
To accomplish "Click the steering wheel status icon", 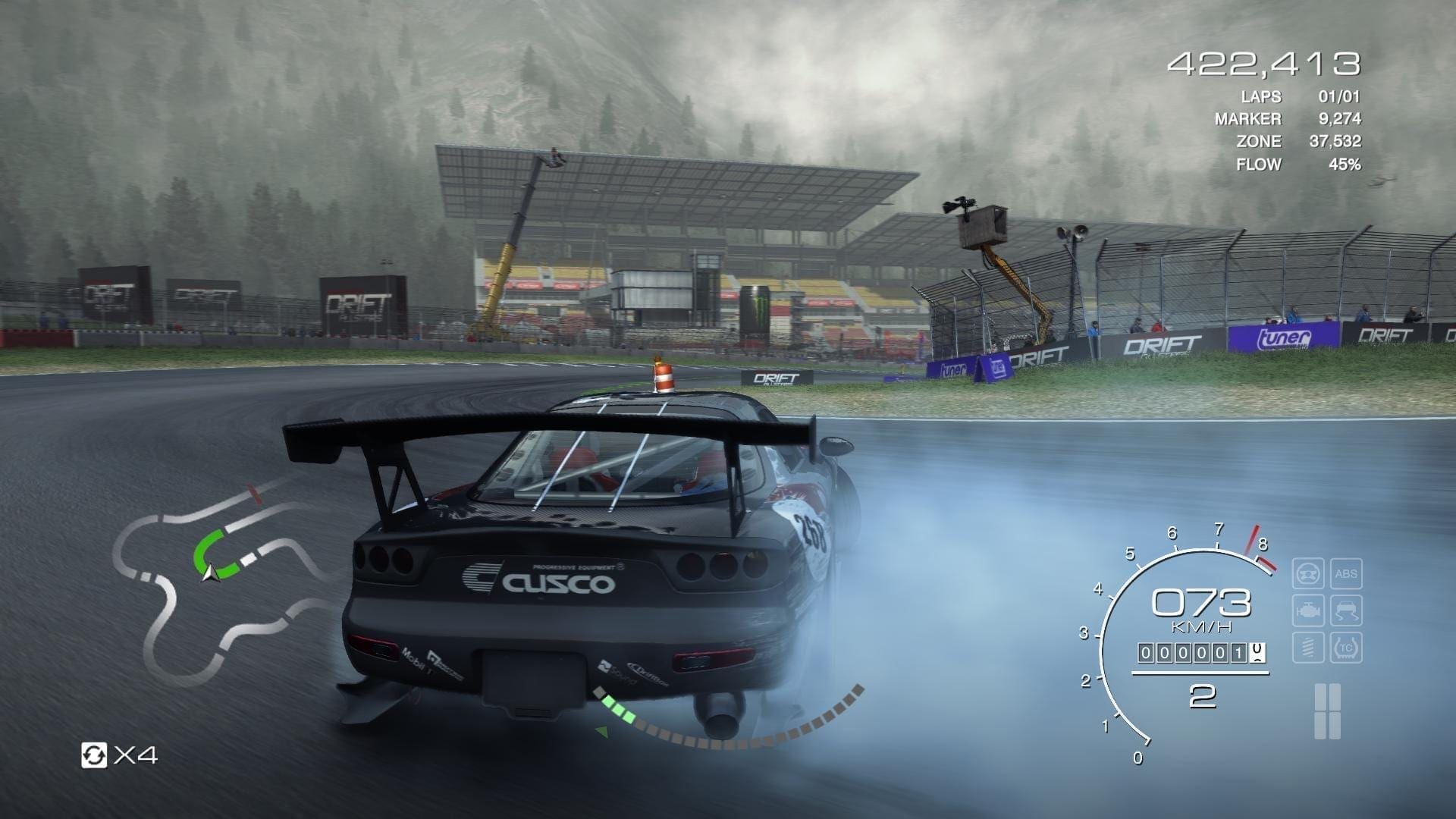I will point(1308,573).
